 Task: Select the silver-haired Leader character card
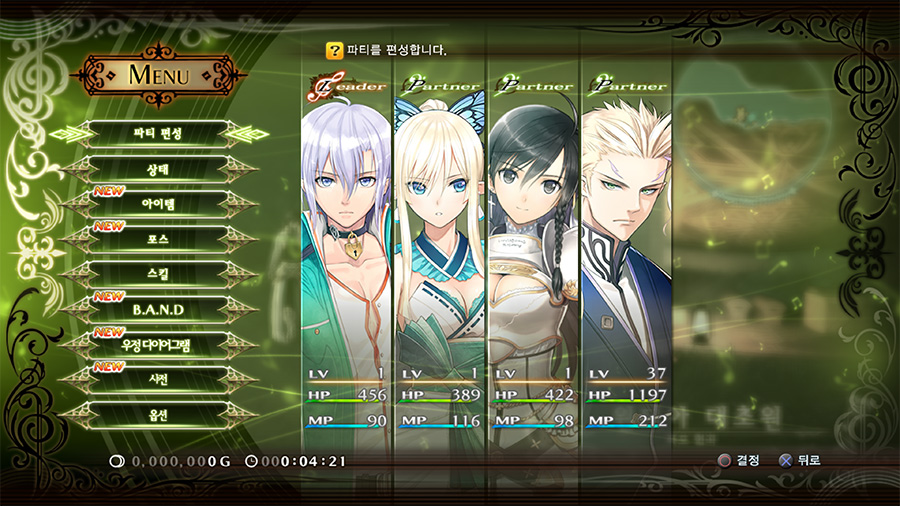point(346,250)
